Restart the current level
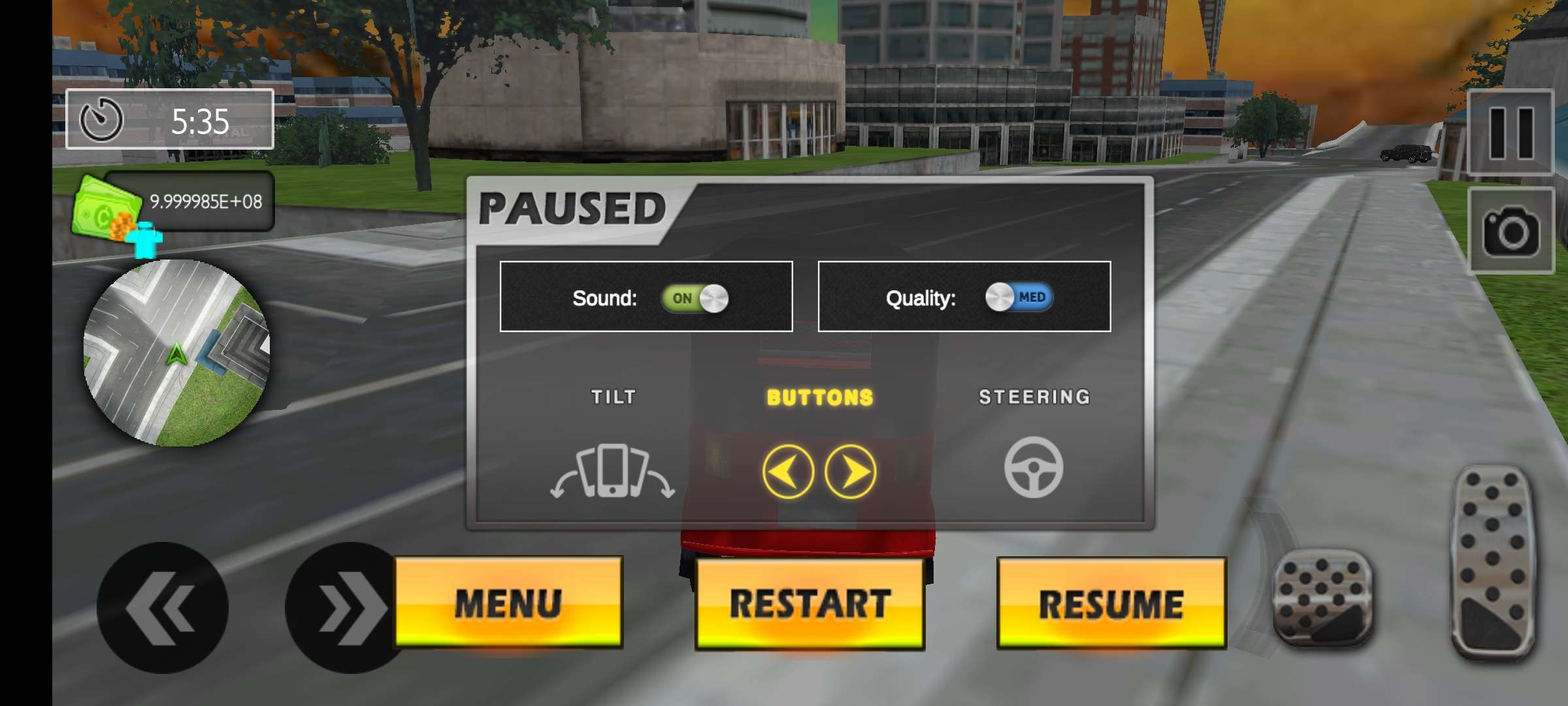The image size is (1568, 706). [809, 603]
